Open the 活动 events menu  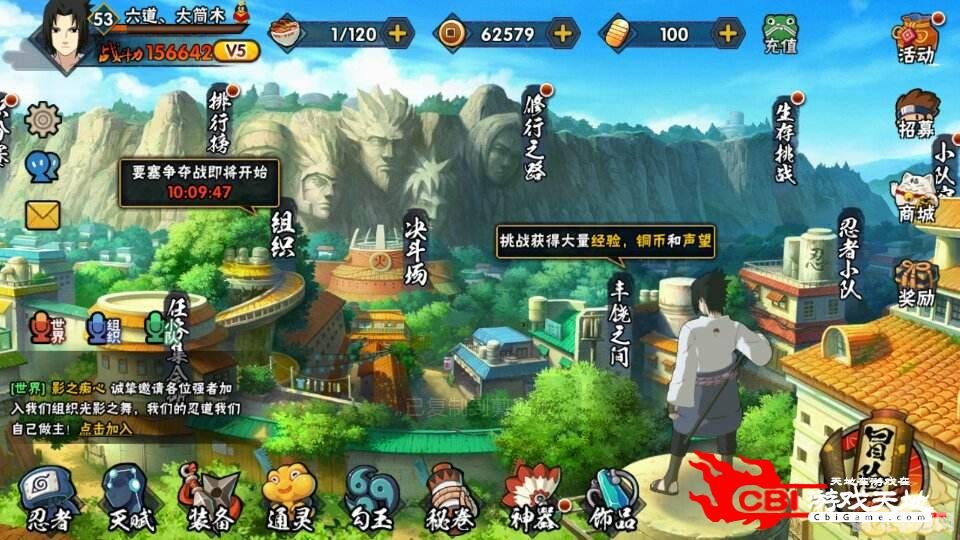(914, 34)
